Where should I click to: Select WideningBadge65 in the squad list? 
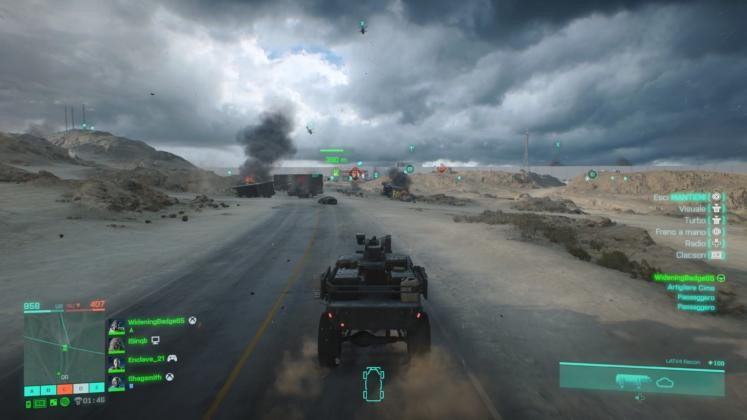156,322
